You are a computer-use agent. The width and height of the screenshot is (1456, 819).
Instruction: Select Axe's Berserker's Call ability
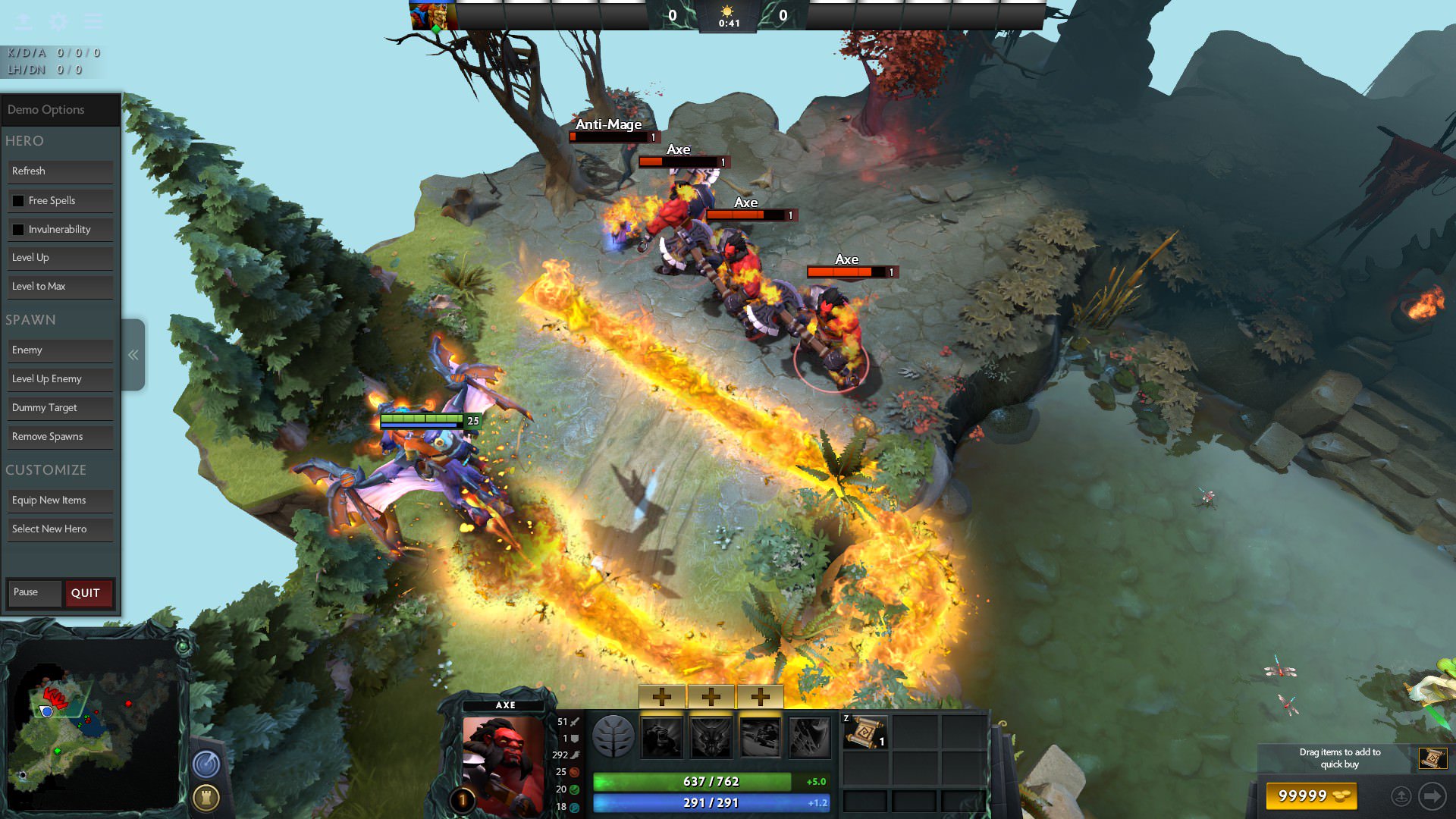click(x=662, y=738)
